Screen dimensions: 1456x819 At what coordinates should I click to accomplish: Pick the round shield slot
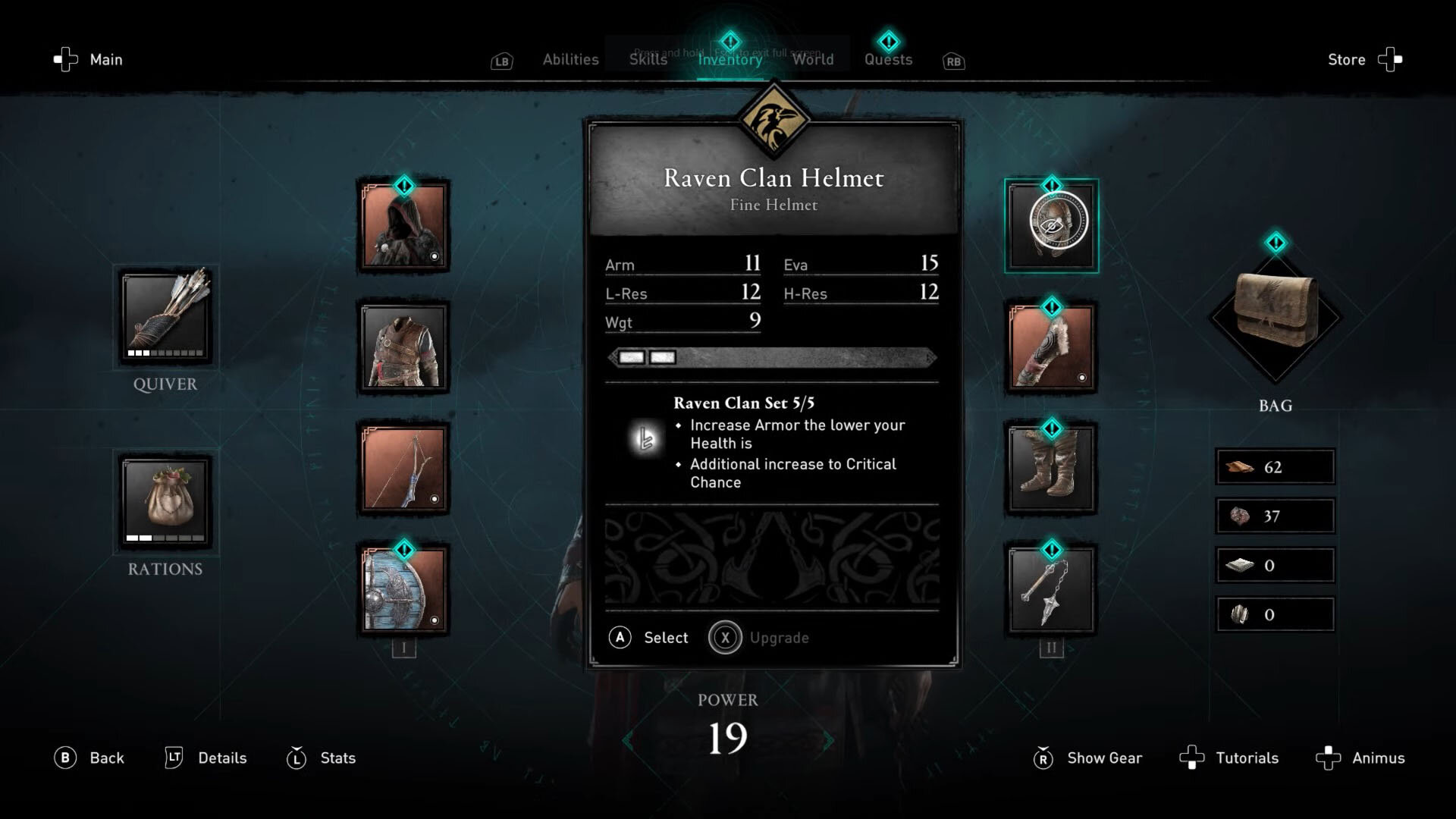click(403, 590)
